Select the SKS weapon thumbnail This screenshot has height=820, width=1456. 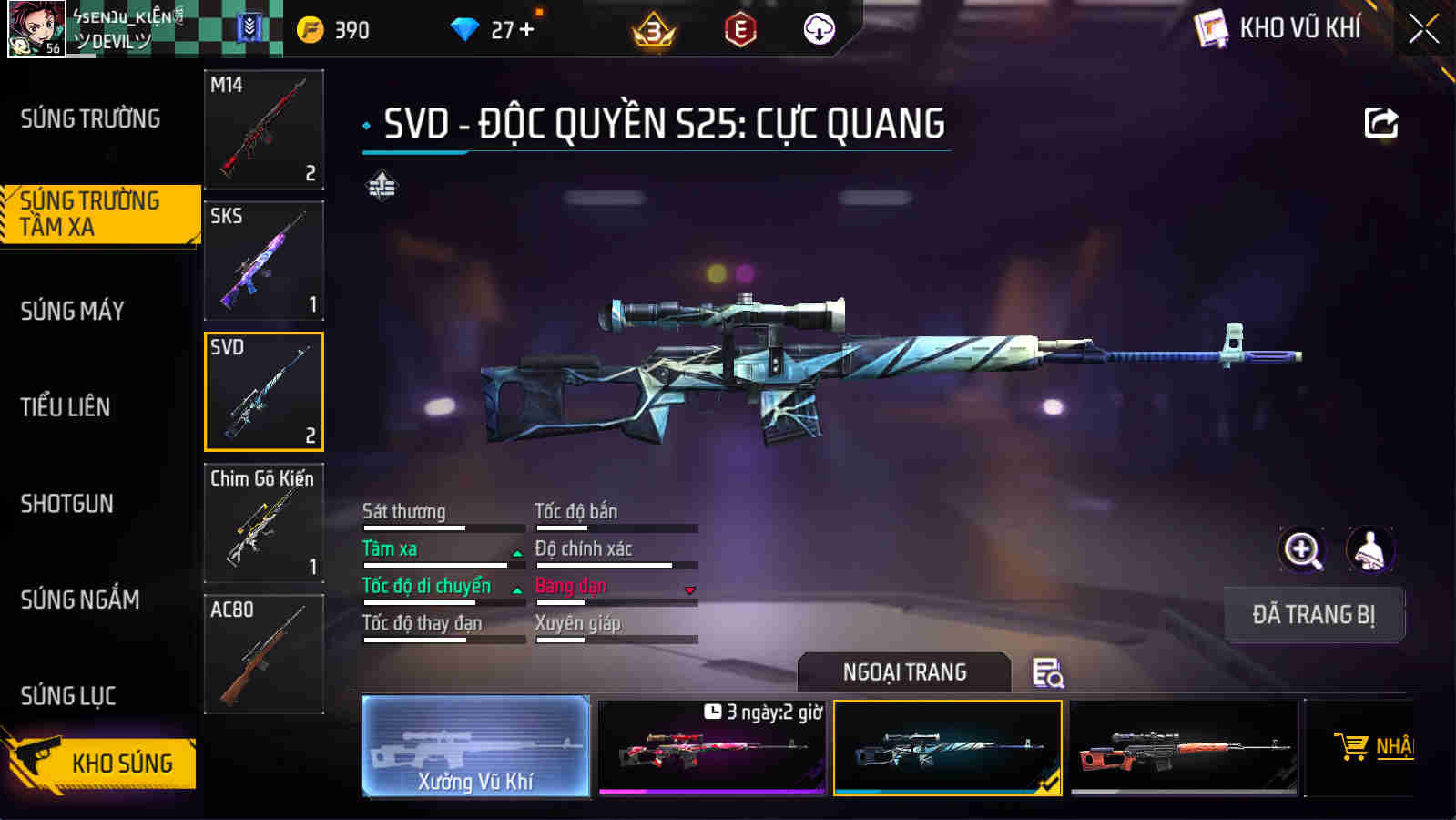[263, 261]
